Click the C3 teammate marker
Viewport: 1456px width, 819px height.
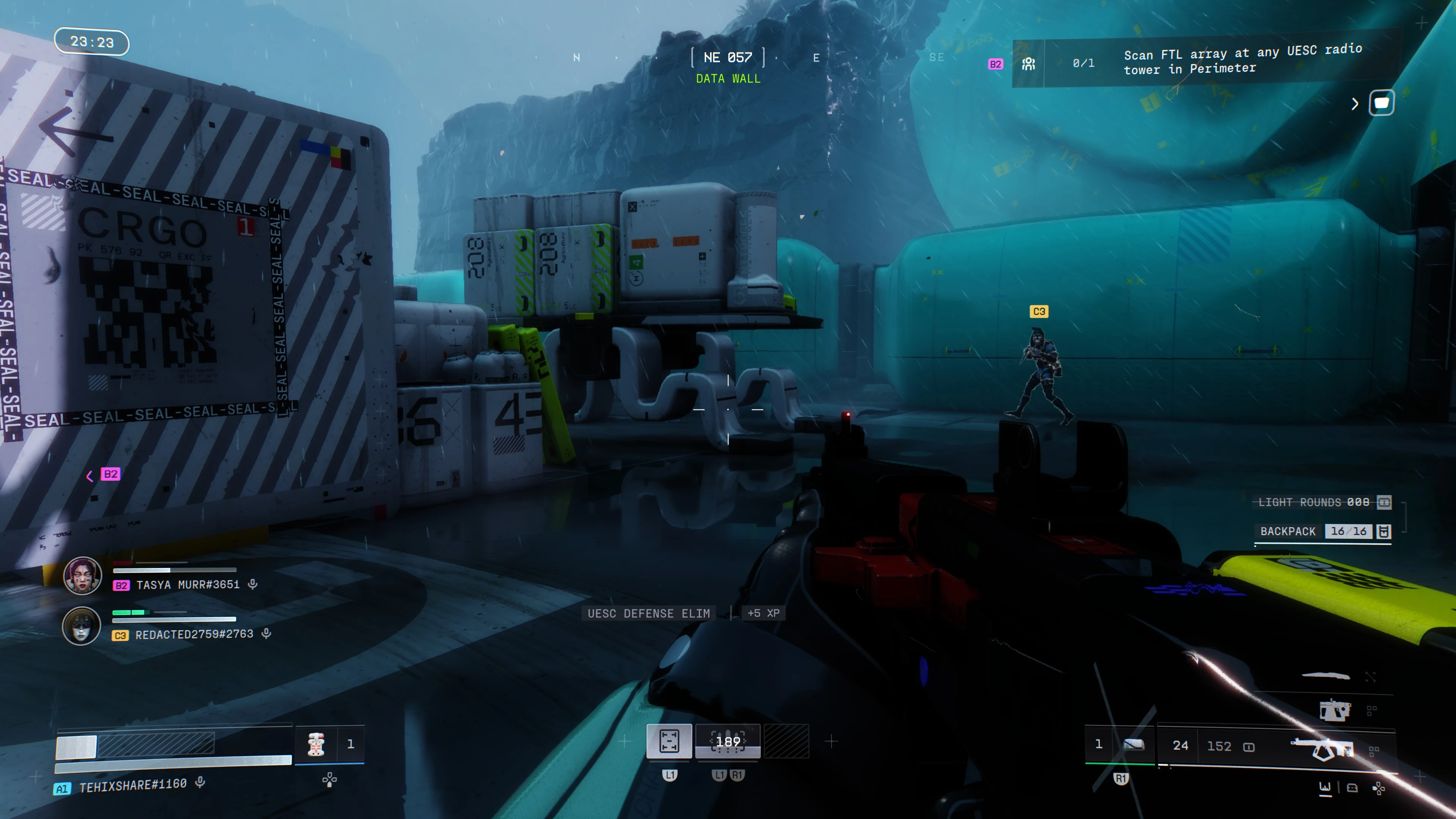(x=1039, y=311)
